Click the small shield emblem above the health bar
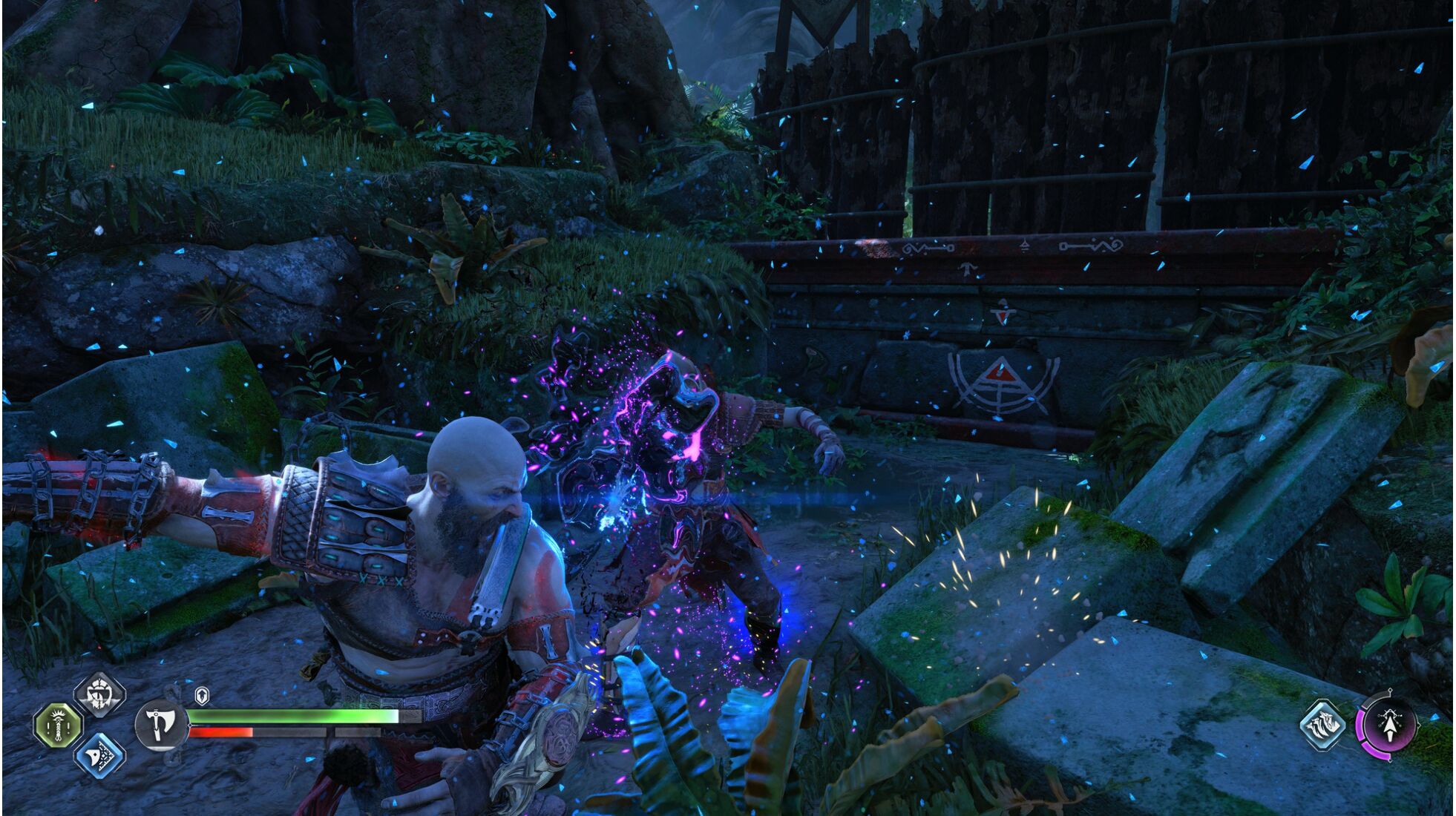This screenshot has height=816, width=1456. 202,696
